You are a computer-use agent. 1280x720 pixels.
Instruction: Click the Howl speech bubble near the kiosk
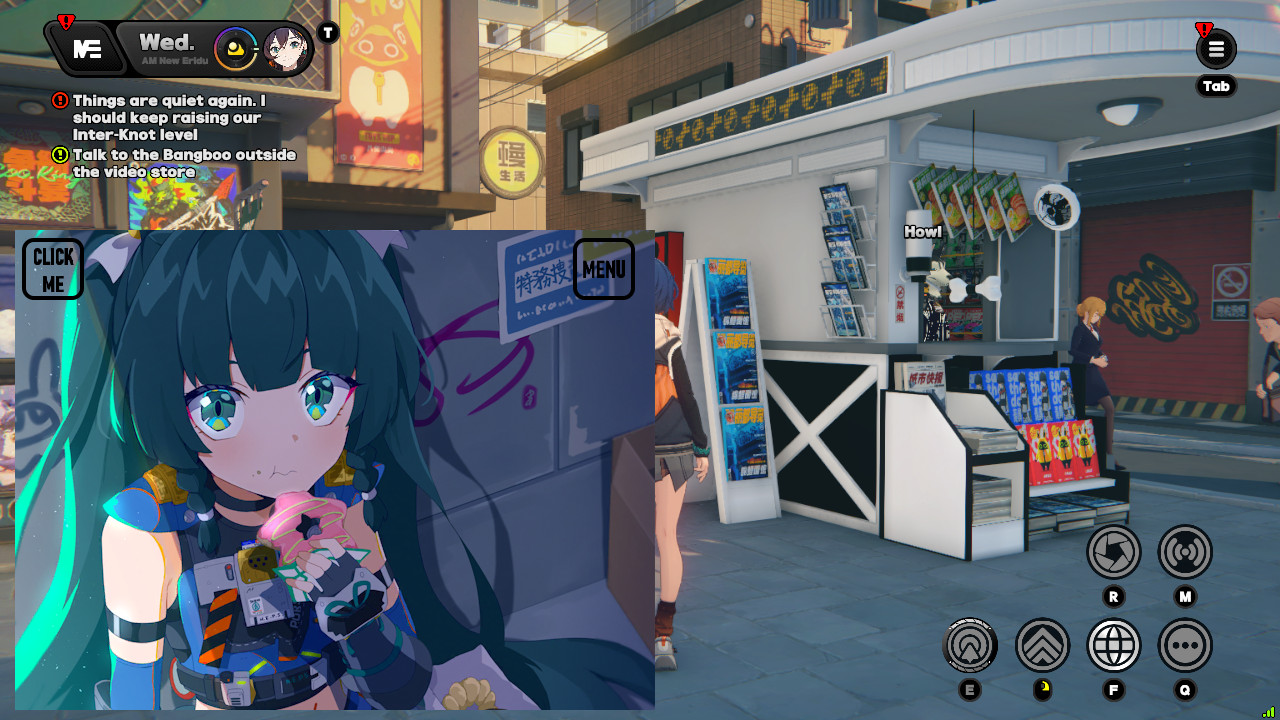point(922,231)
